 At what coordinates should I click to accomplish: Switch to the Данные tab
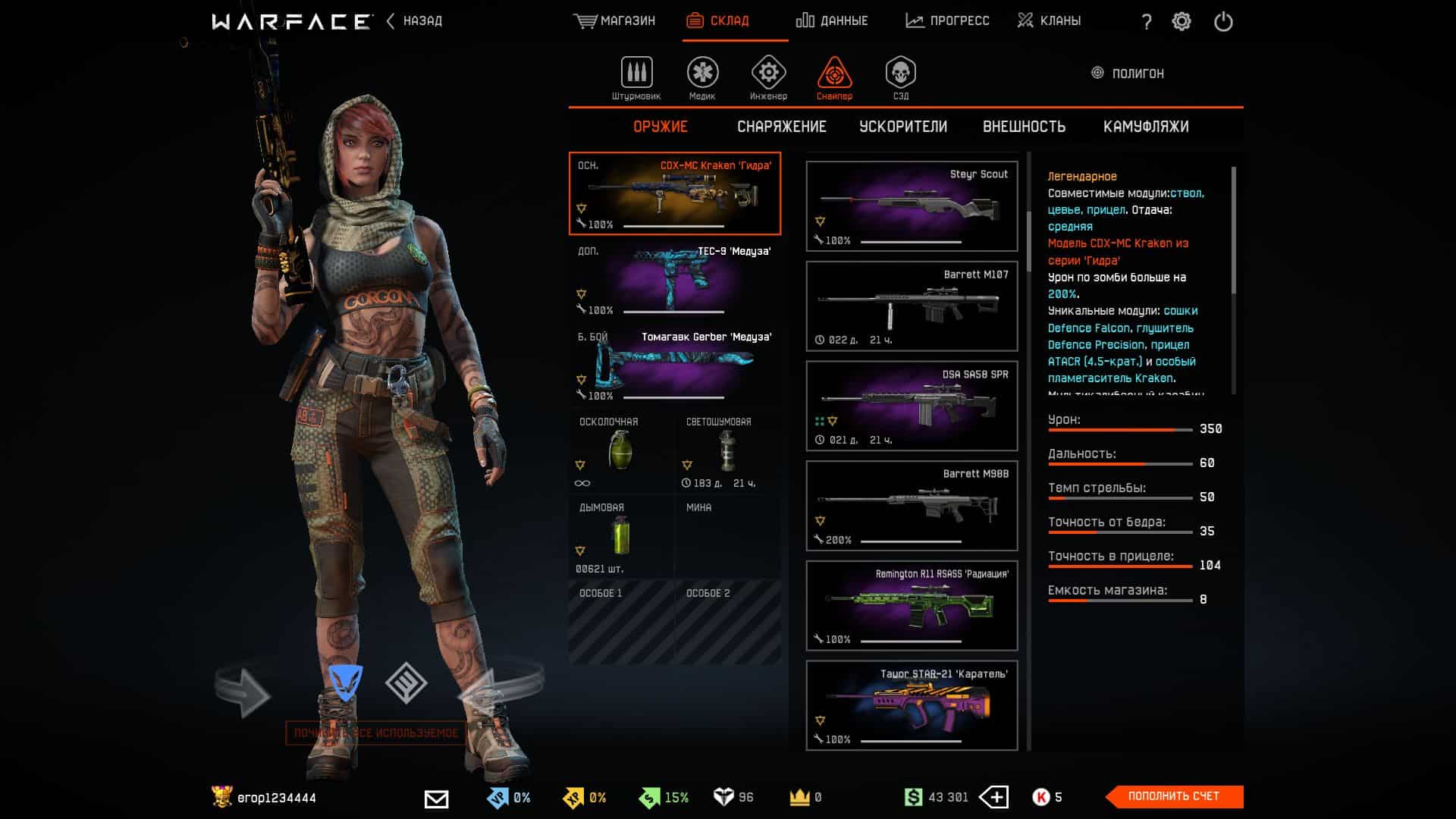click(832, 21)
